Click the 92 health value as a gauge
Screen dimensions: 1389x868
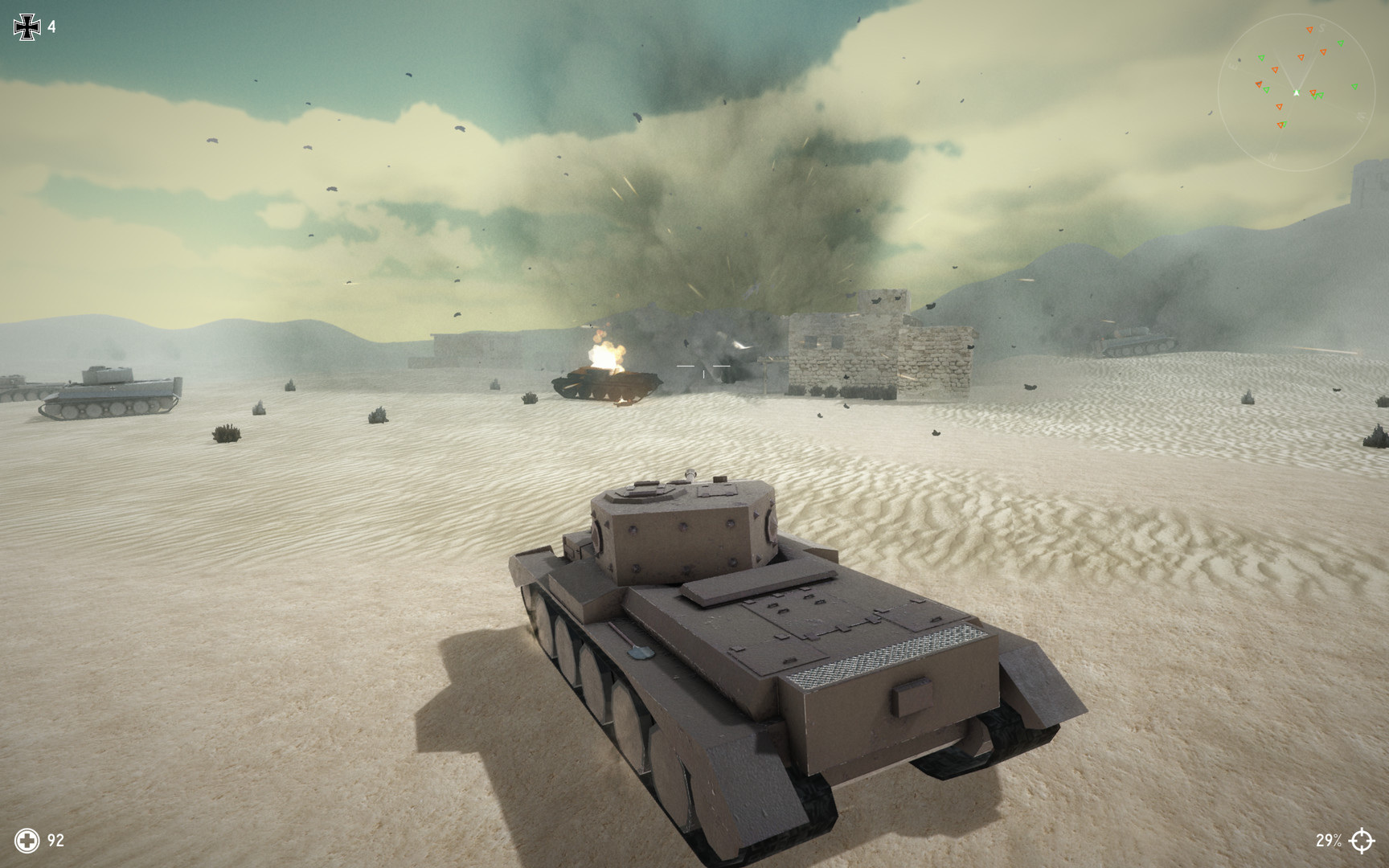click(55, 842)
